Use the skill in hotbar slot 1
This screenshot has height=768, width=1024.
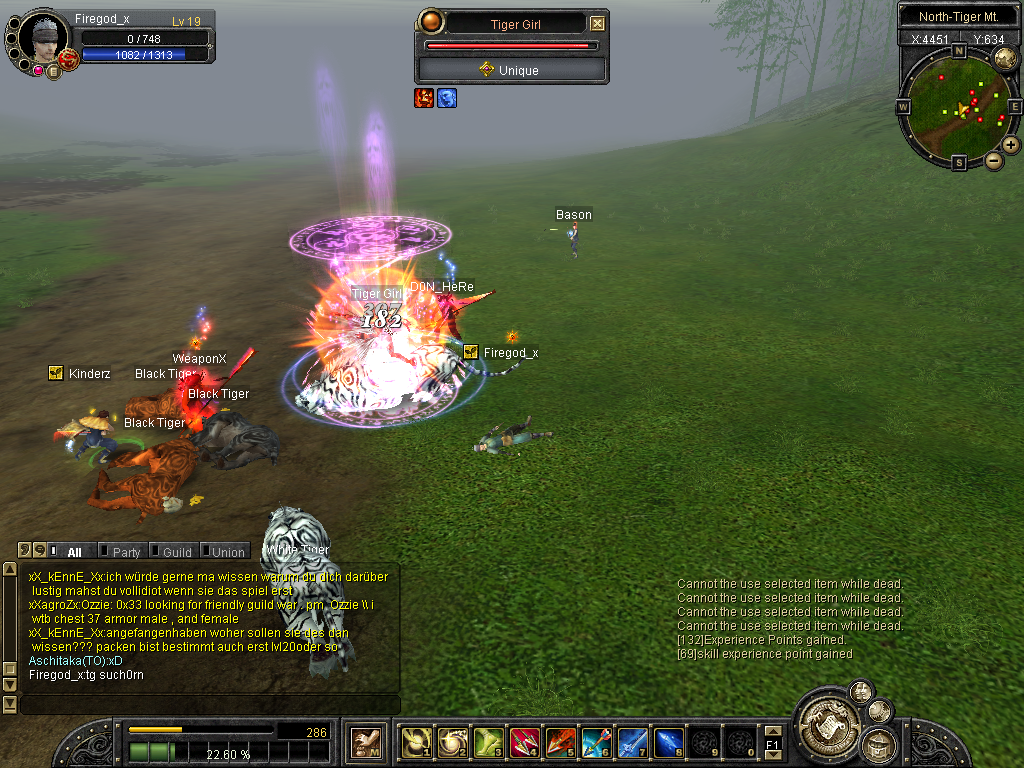[x=415, y=742]
